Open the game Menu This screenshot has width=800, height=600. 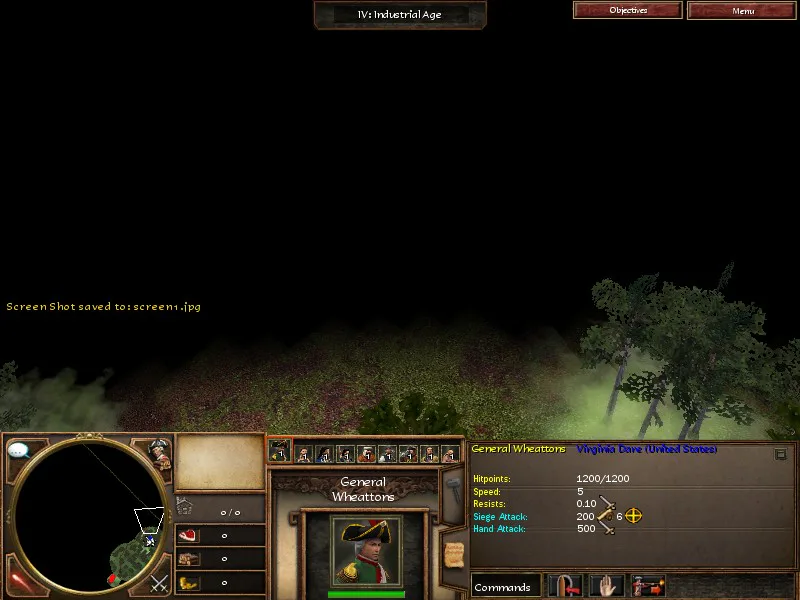pos(742,10)
